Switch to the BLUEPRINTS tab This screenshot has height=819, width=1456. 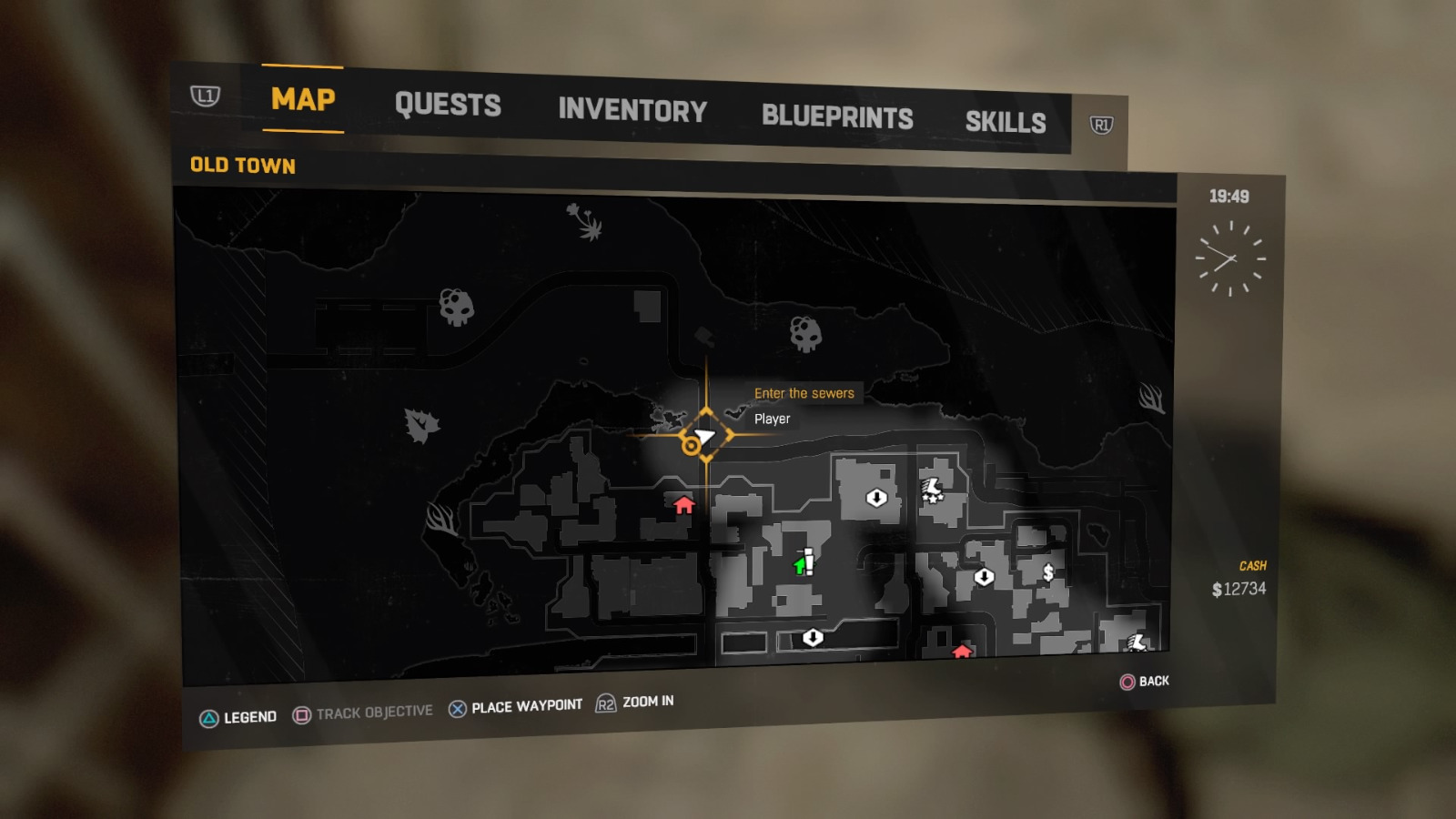point(838,116)
